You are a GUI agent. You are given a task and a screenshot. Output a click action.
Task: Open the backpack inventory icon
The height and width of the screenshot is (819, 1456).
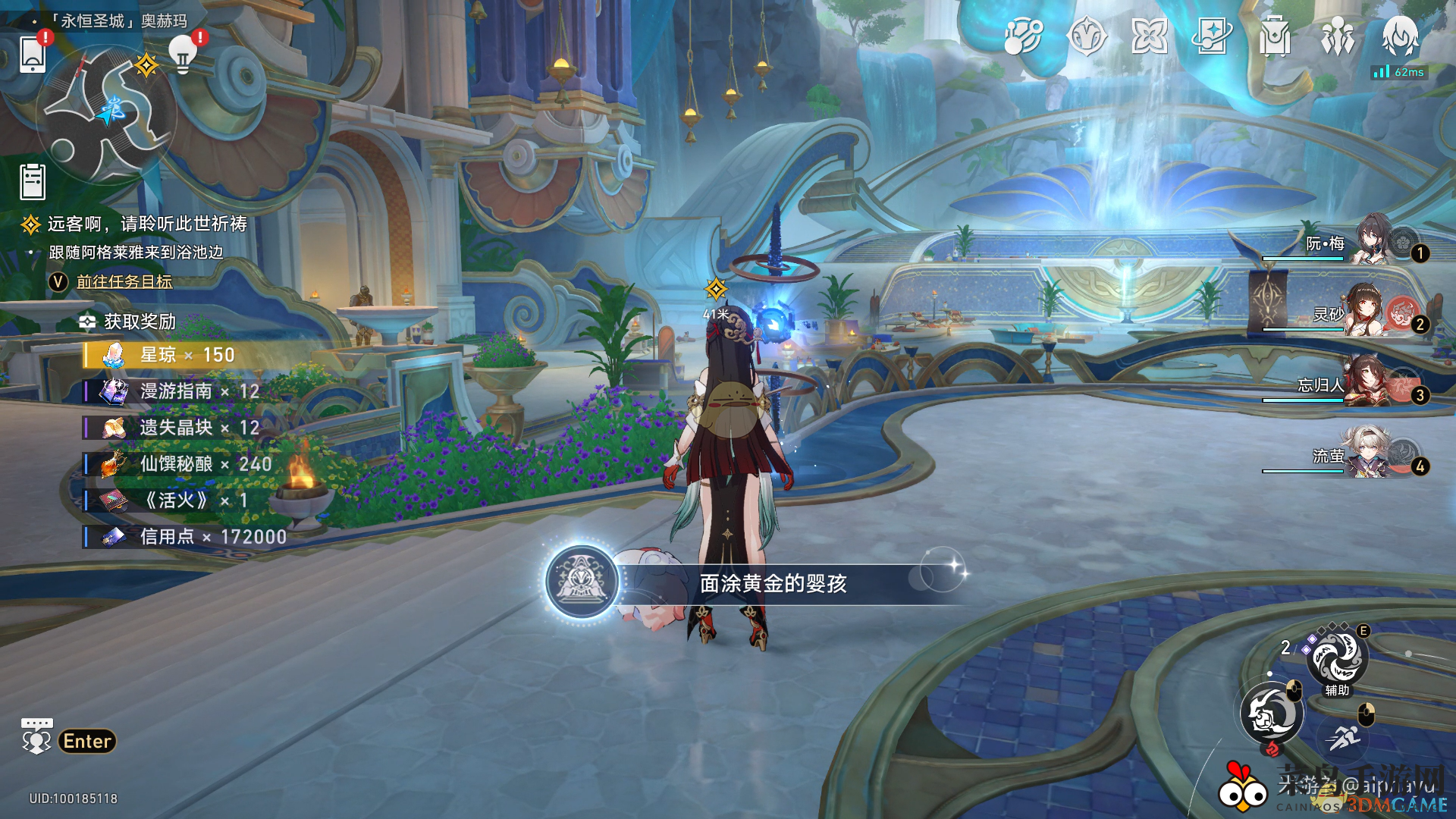coord(1276,36)
